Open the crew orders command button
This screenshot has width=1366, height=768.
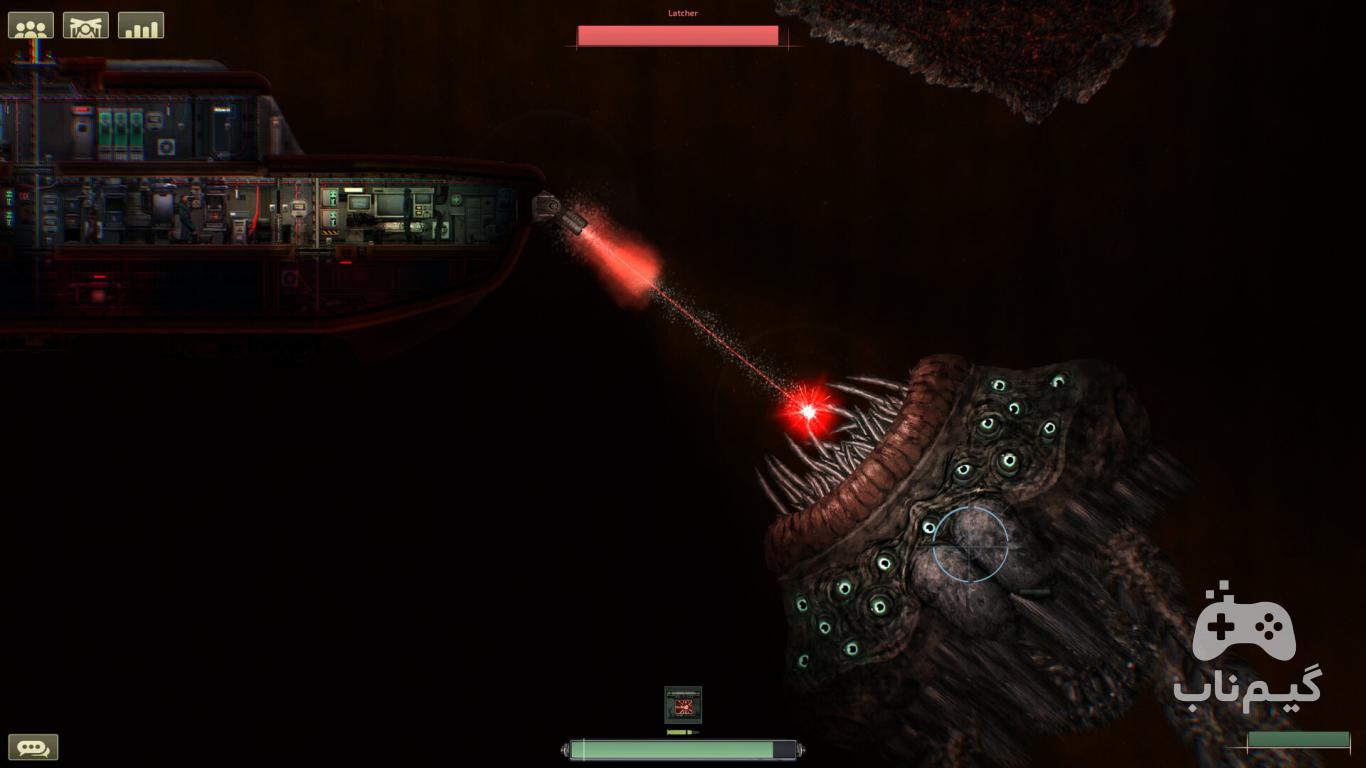pos(86,25)
